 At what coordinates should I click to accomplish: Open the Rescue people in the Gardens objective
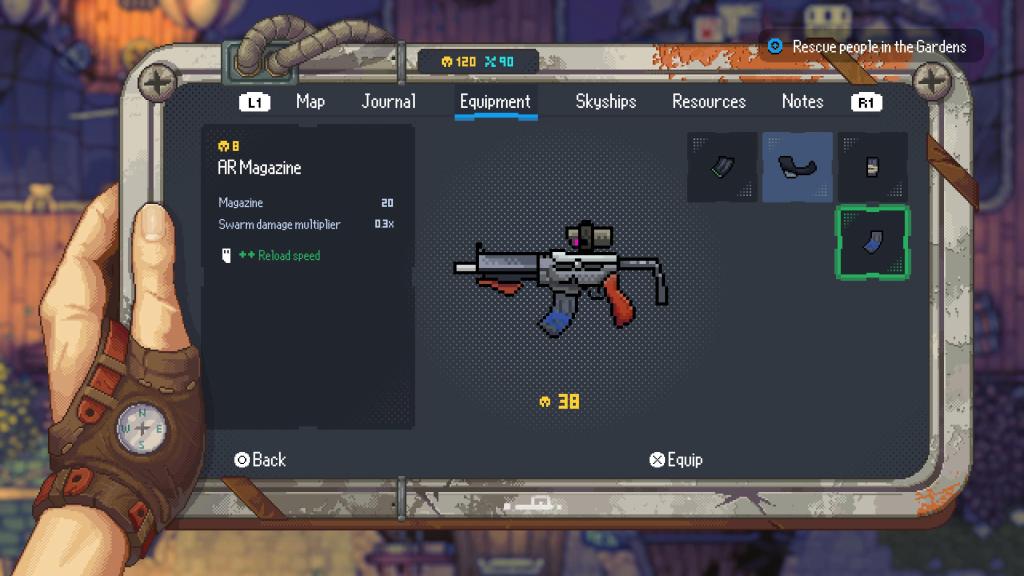tap(870, 46)
